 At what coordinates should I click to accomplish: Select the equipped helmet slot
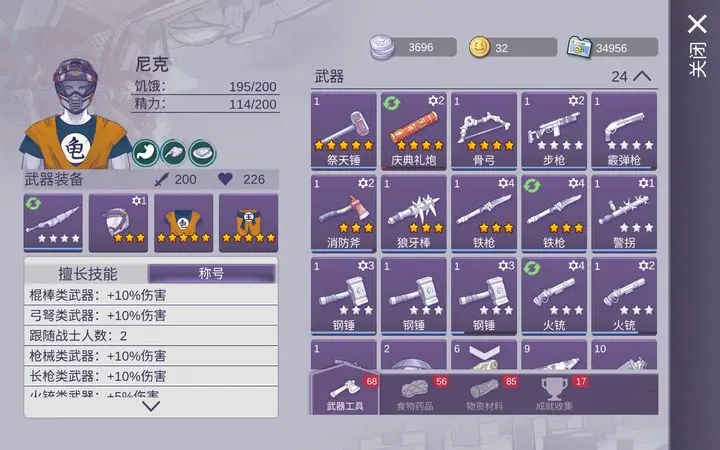coord(118,222)
